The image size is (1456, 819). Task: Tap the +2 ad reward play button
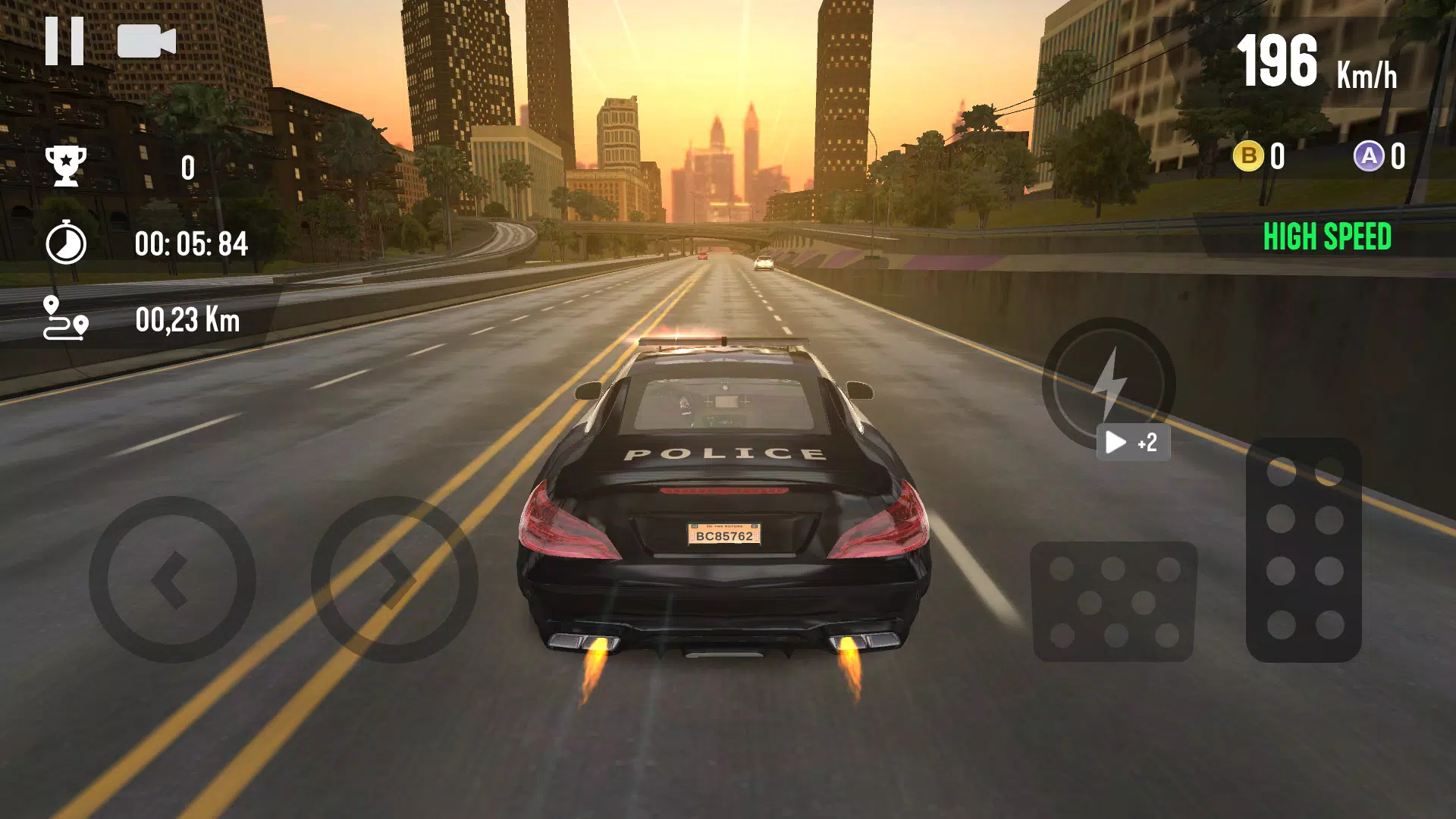pyautogui.click(x=1132, y=442)
